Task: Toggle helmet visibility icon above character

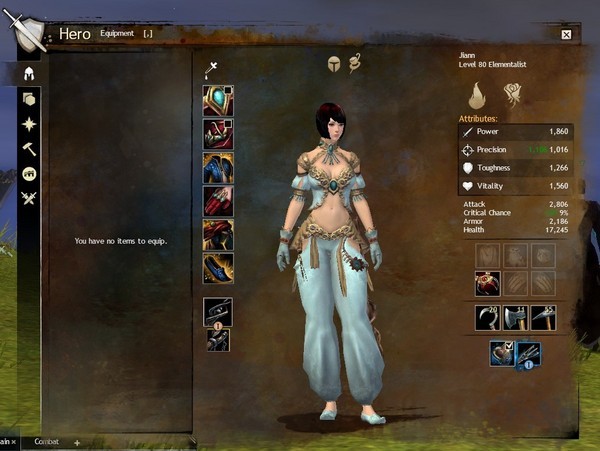Action: [333, 64]
